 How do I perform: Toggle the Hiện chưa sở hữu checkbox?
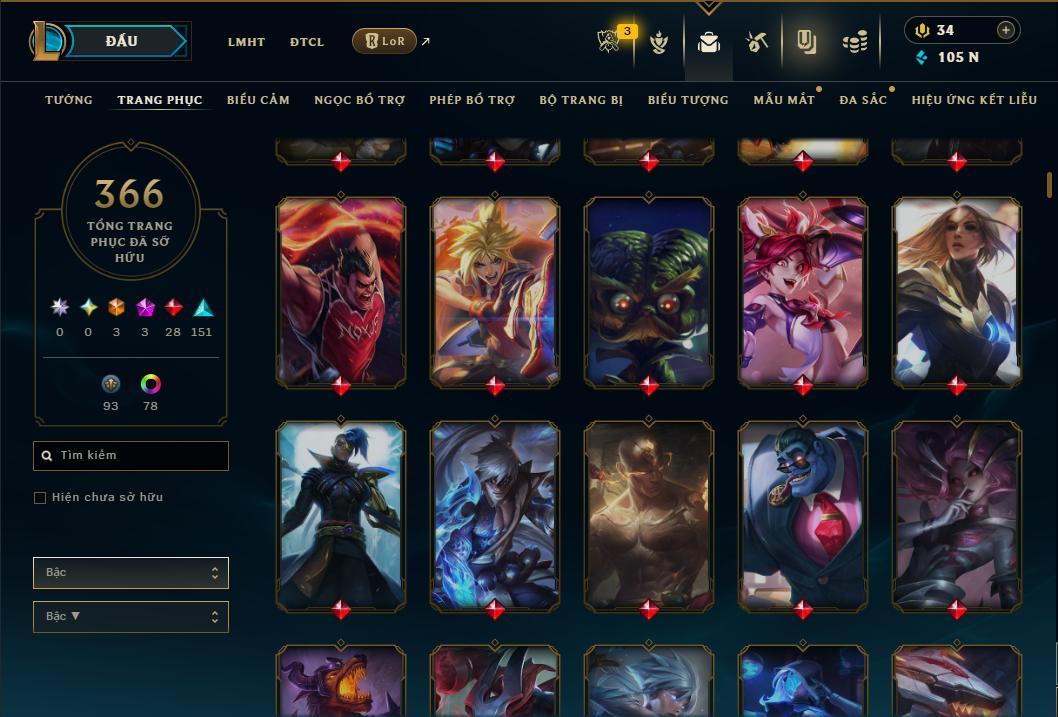40,498
